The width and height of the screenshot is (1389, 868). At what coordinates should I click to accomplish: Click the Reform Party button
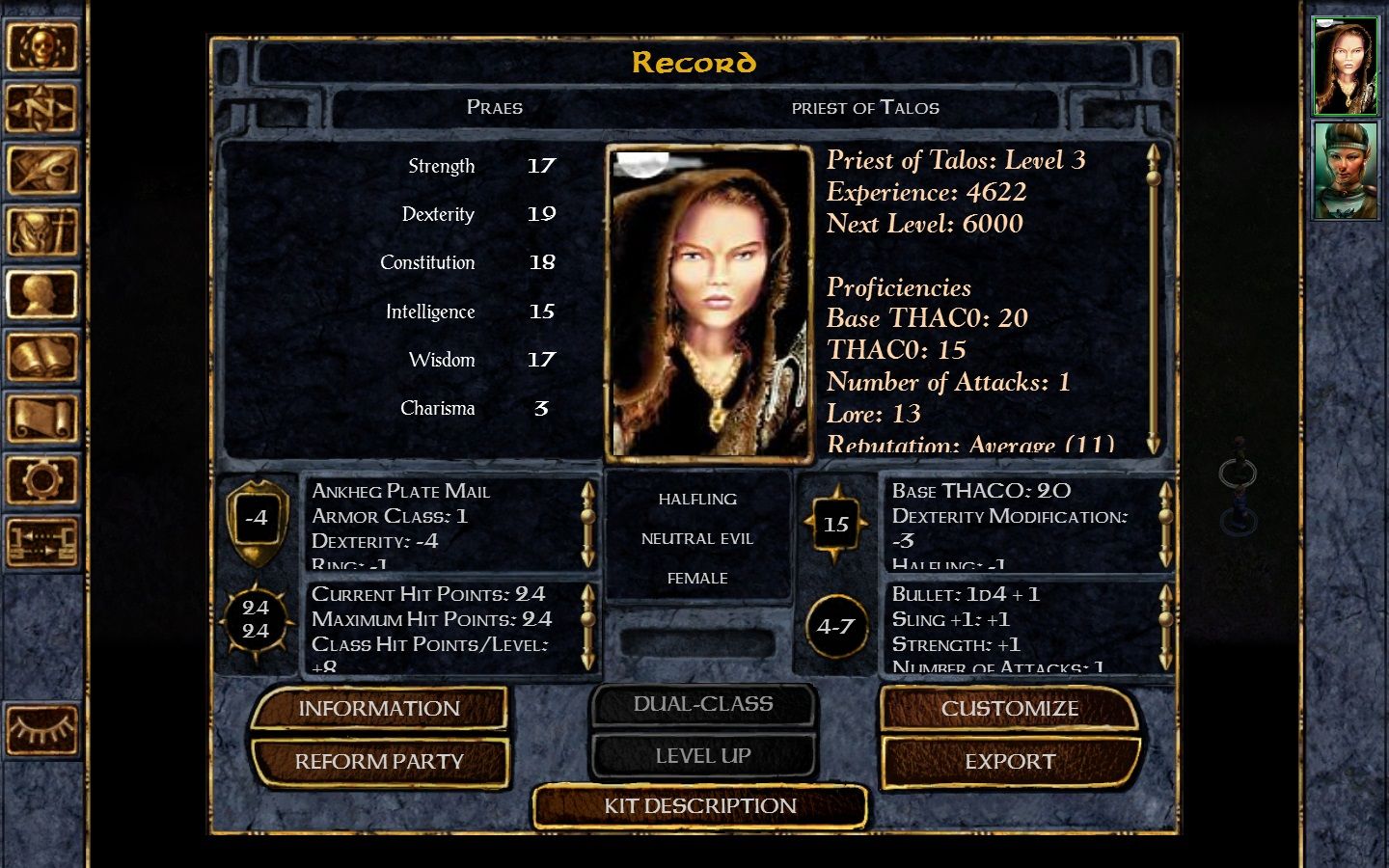coord(379,762)
